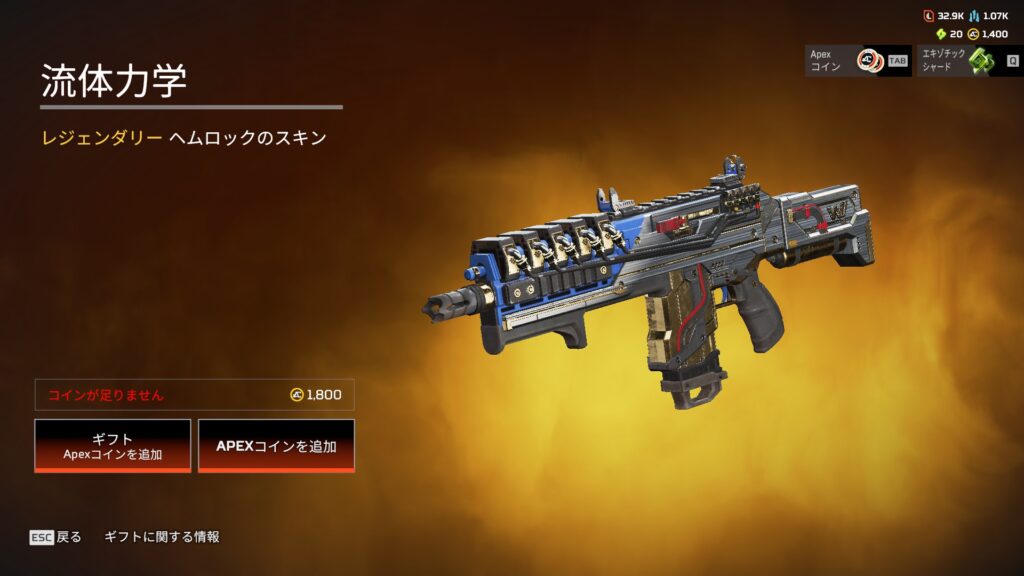This screenshot has height=576, width=1024.
Task: Open the Apex コイン purchase shortcut
Action: tap(858, 60)
